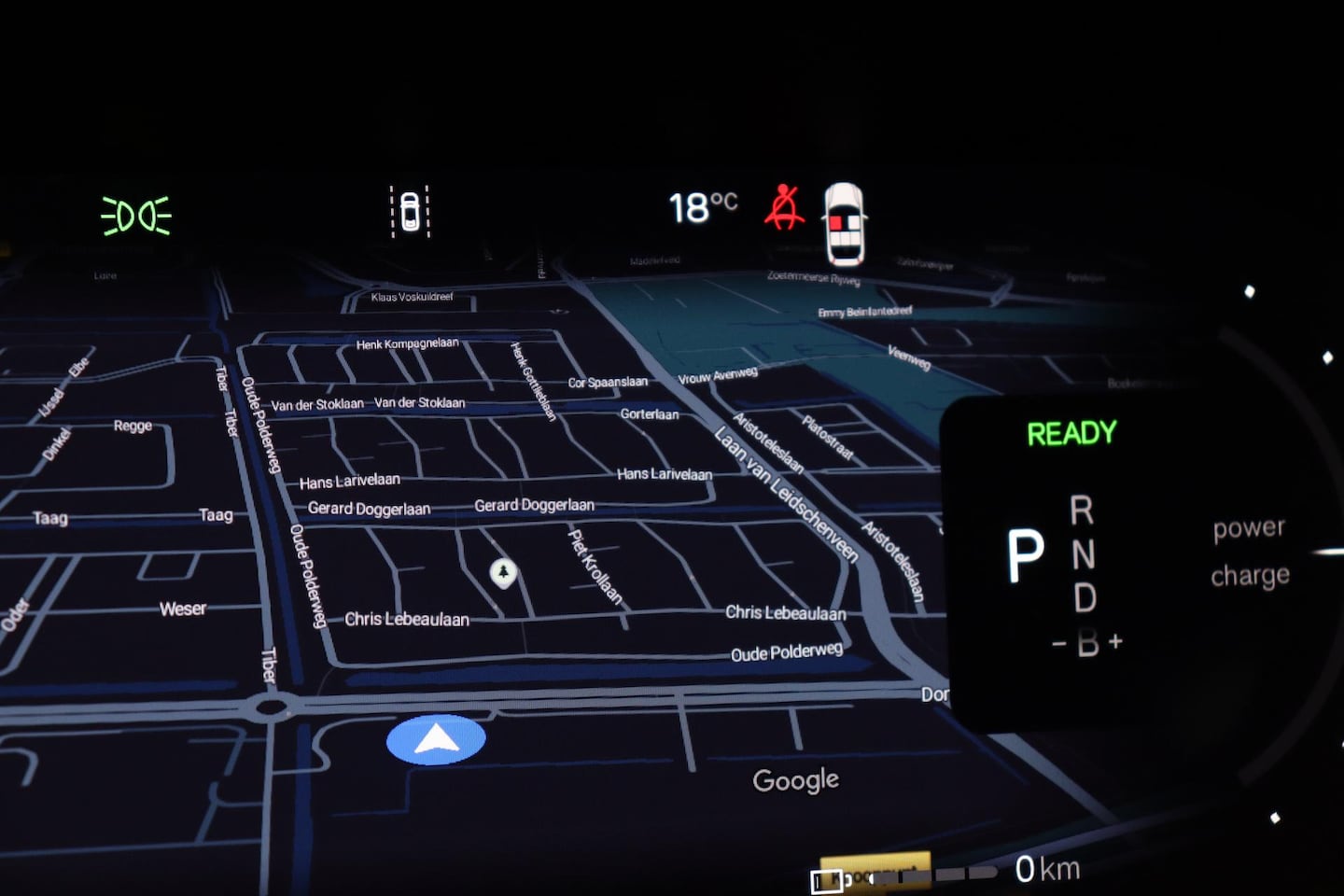Click the green headlights indicator icon

(x=136, y=216)
